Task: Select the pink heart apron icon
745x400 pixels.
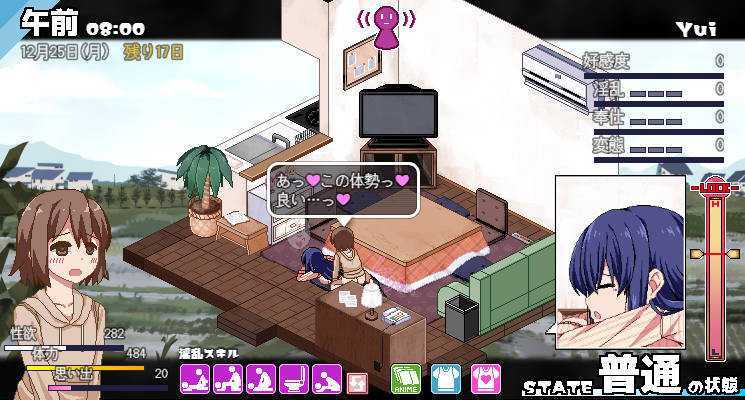Action: pos(485,378)
